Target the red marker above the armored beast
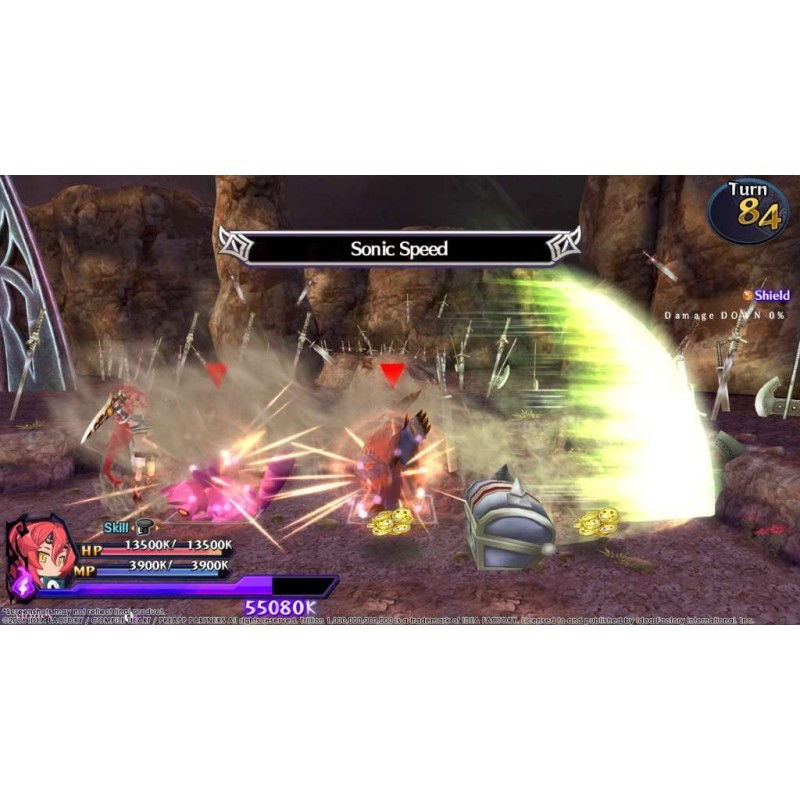Viewport: 800px width, 800px height. point(392,375)
